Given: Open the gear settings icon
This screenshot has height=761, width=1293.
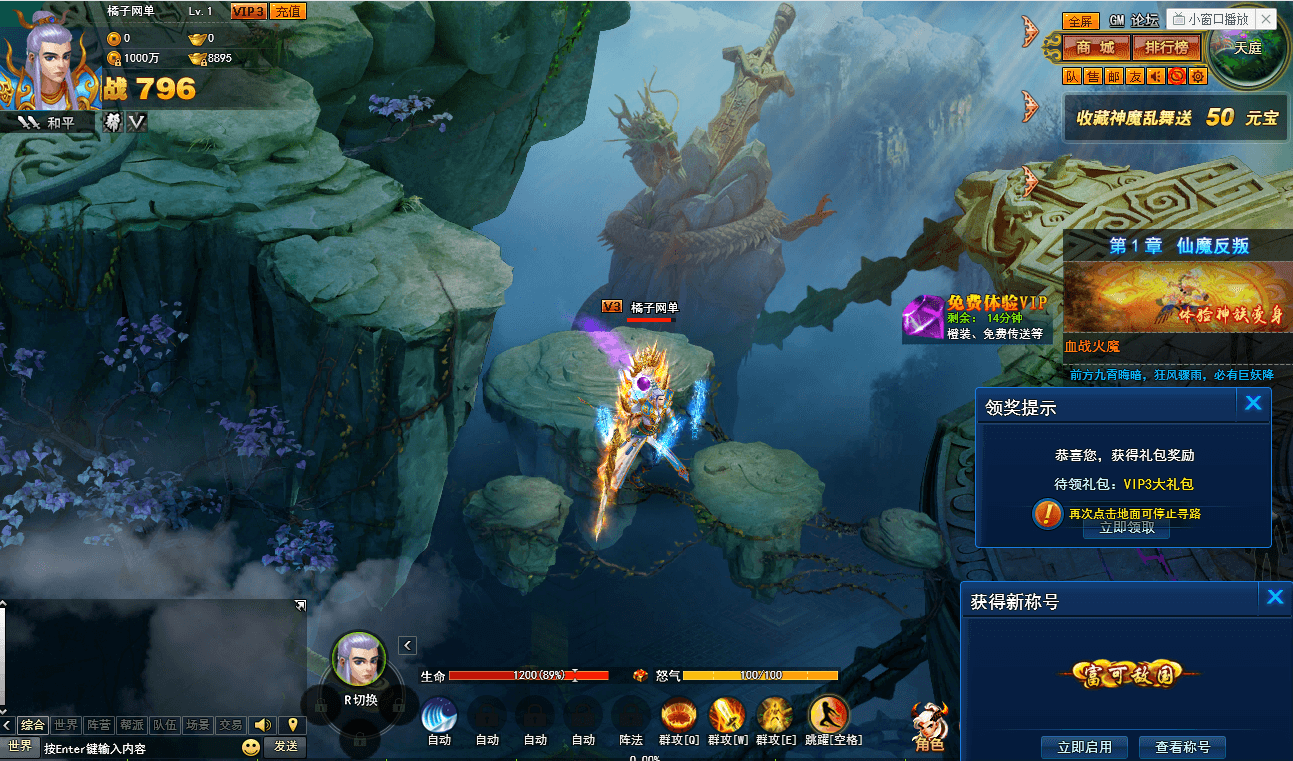Looking at the screenshot, I should tap(1198, 76).
